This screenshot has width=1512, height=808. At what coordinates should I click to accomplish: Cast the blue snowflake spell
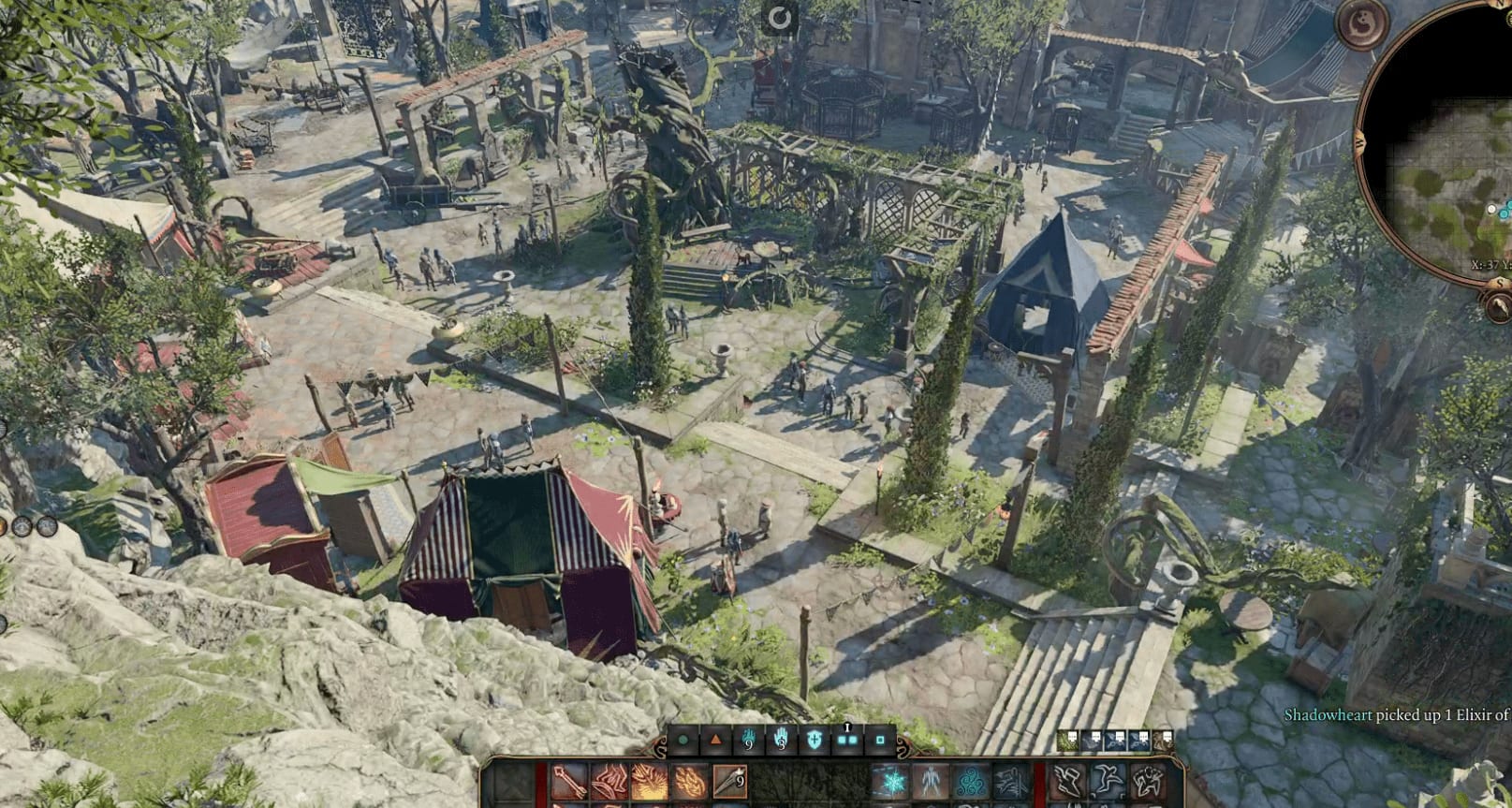(x=890, y=782)
